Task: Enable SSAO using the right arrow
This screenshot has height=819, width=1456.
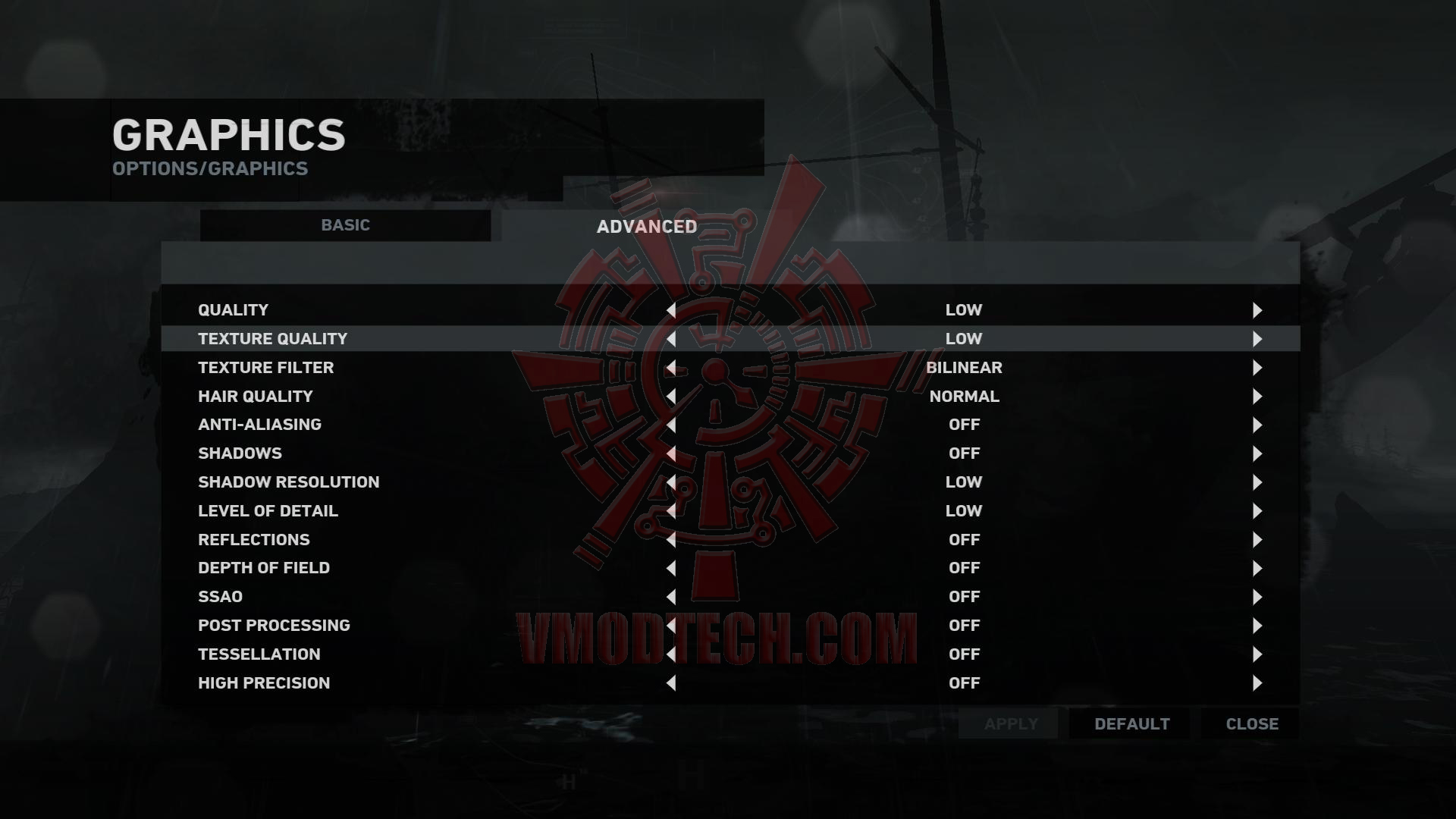Action: pyautogui.click(x=1257, y=597)
